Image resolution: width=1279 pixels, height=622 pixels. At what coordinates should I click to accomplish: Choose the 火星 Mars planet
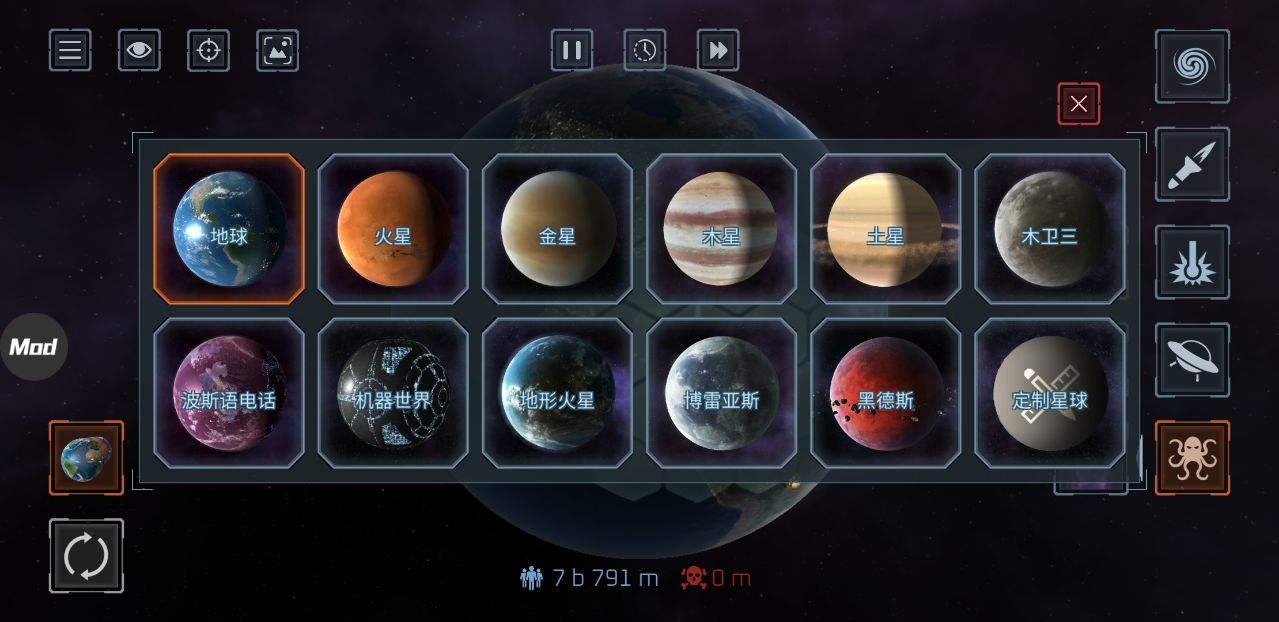coord(393,229)
